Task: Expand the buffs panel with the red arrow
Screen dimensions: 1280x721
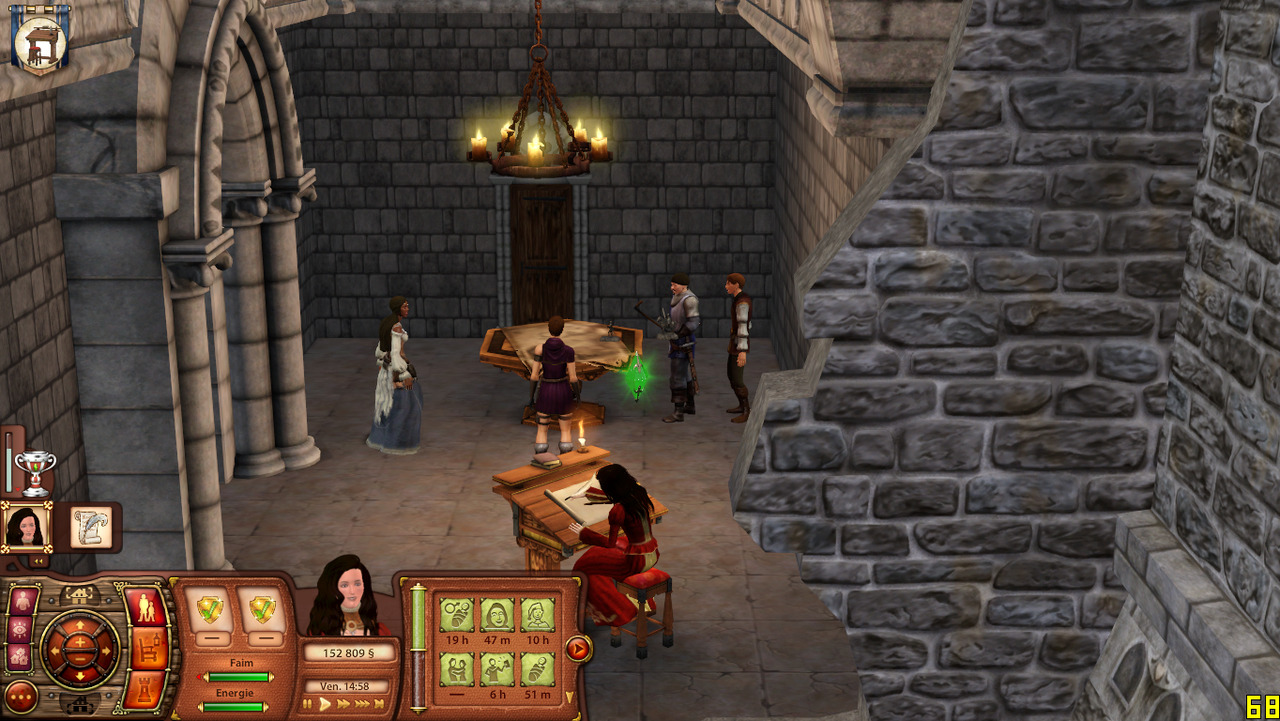Action: click(578, 649)
